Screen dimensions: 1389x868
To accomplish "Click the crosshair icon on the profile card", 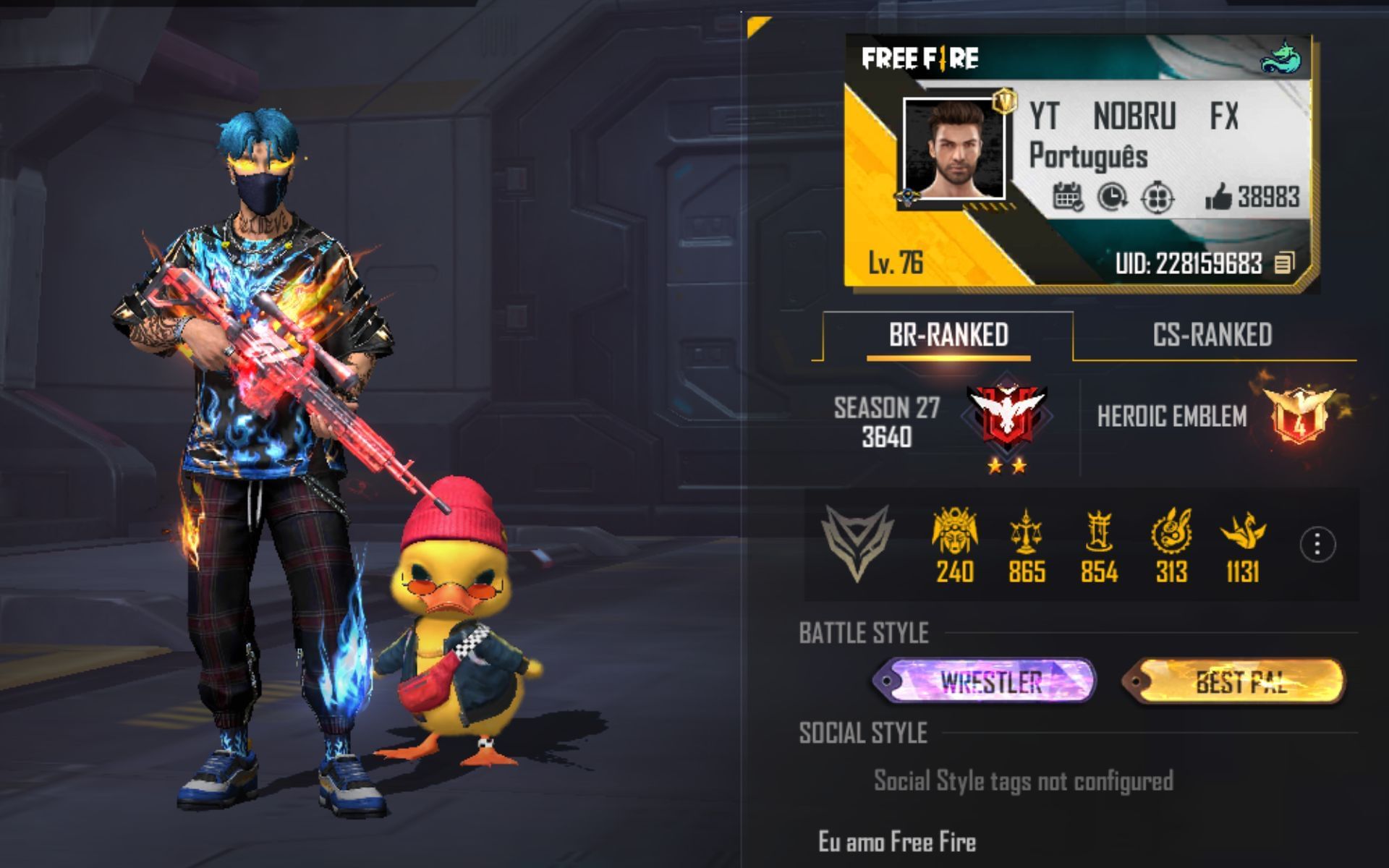I will pos(1157,197).
